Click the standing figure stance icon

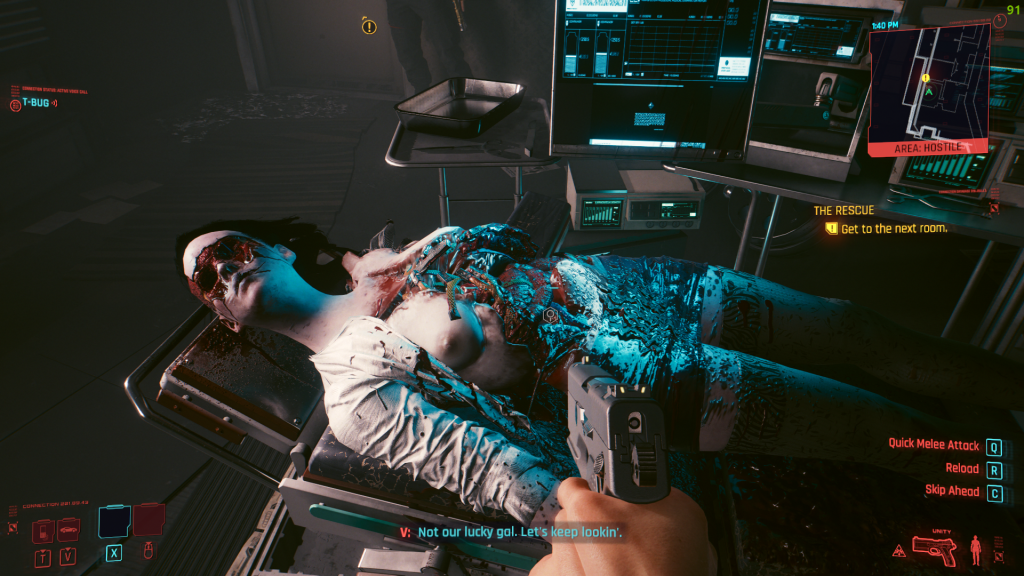point(976,549)
